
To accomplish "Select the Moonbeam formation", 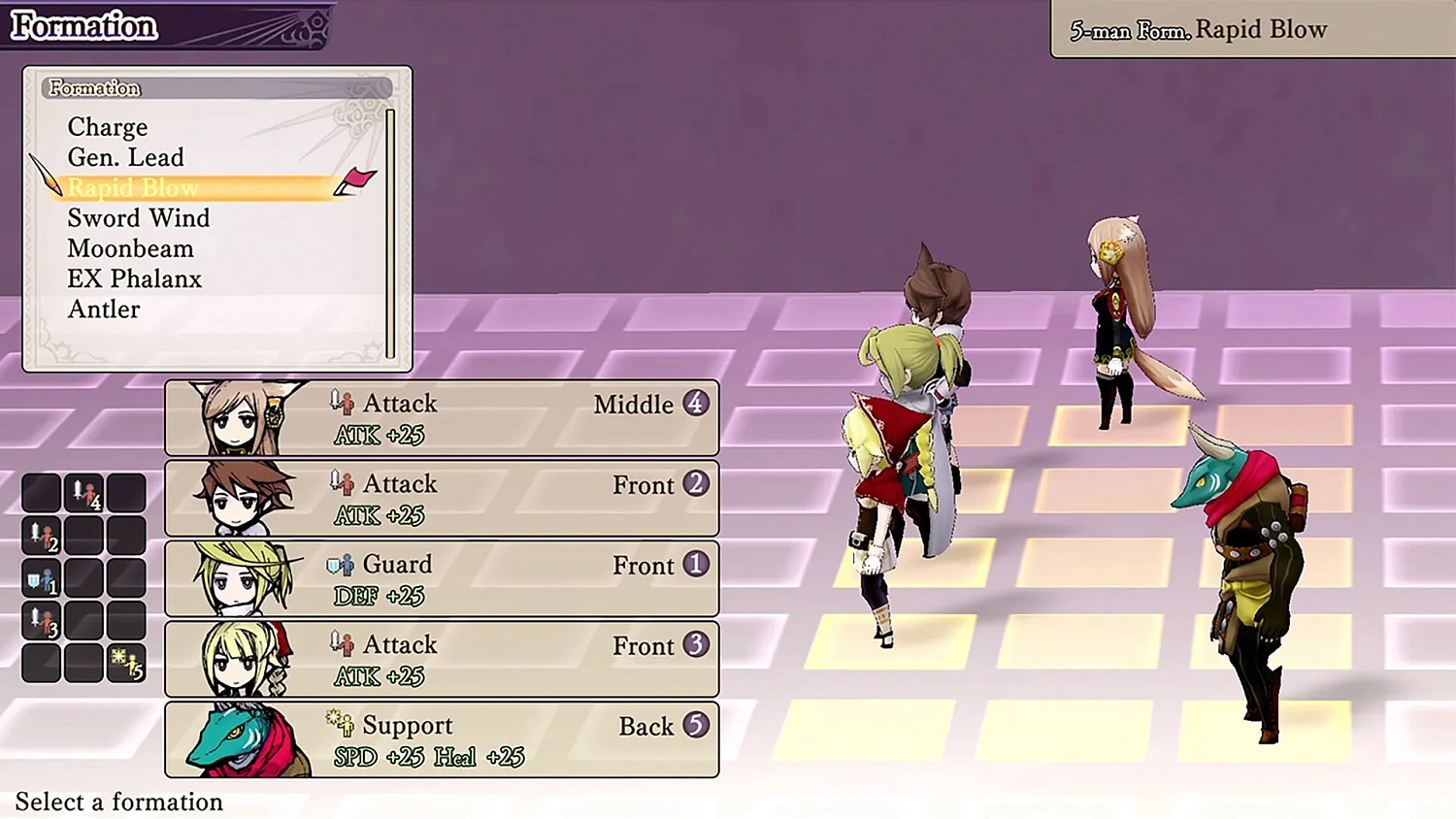I will pos(130,248).
